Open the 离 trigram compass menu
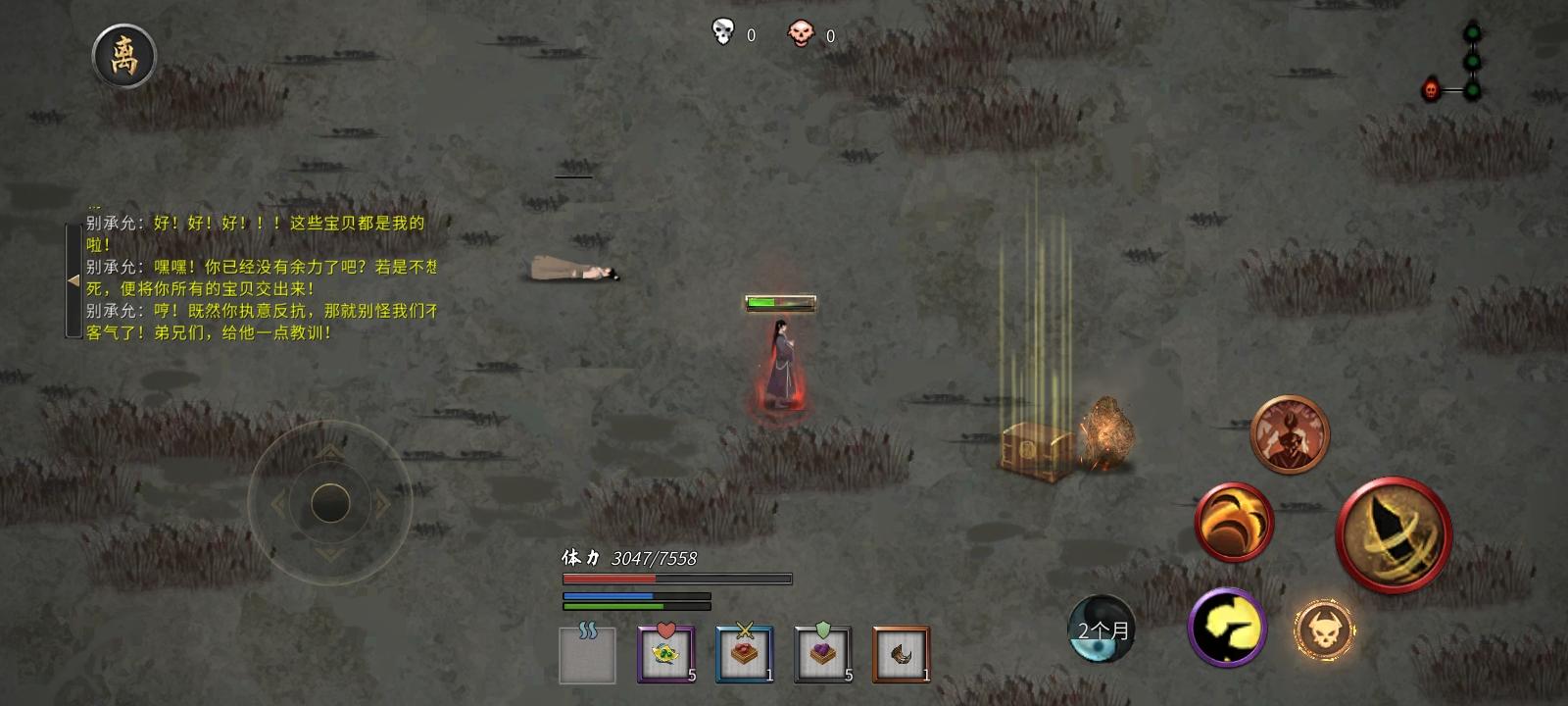This screenshot has height=706, width=1568. [x=123, y=56]
